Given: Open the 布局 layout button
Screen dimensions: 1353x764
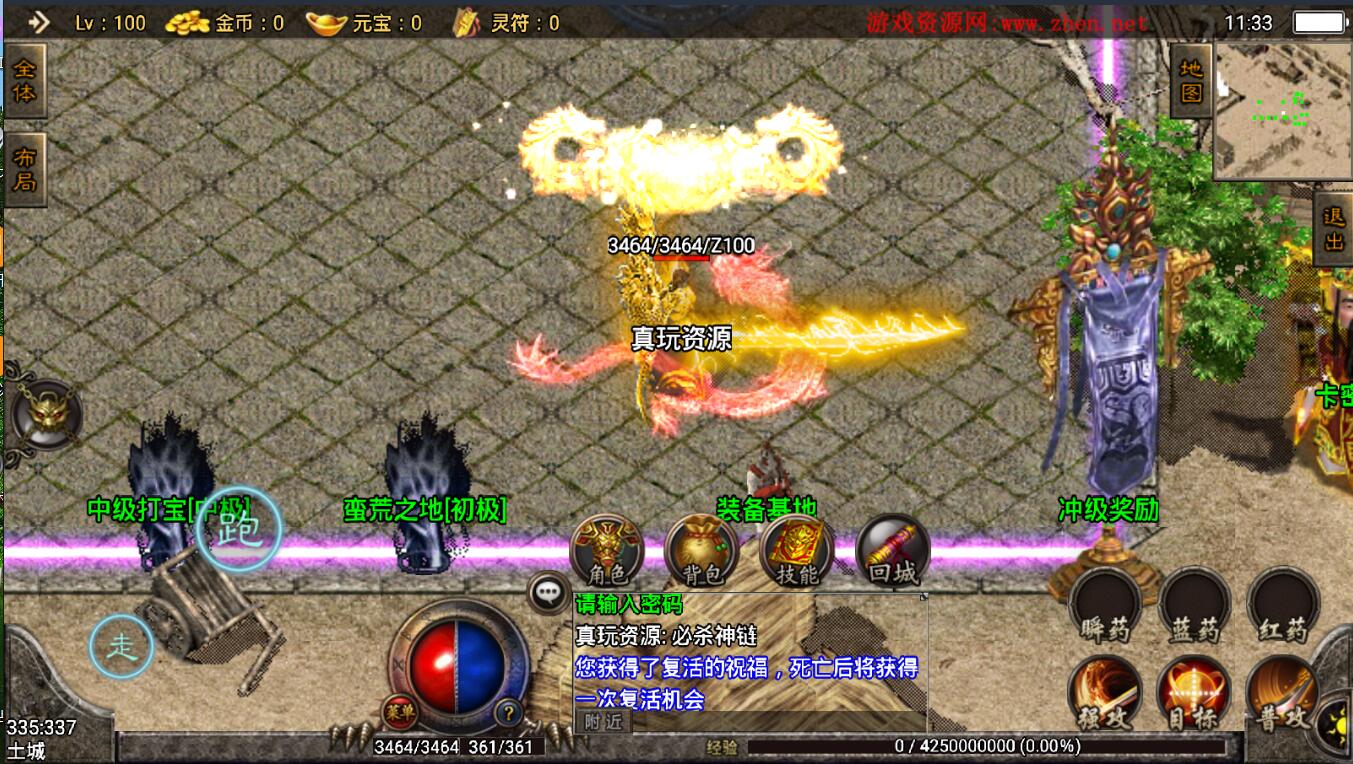Looking at the screenshot, I should click(x=24, y=169).
